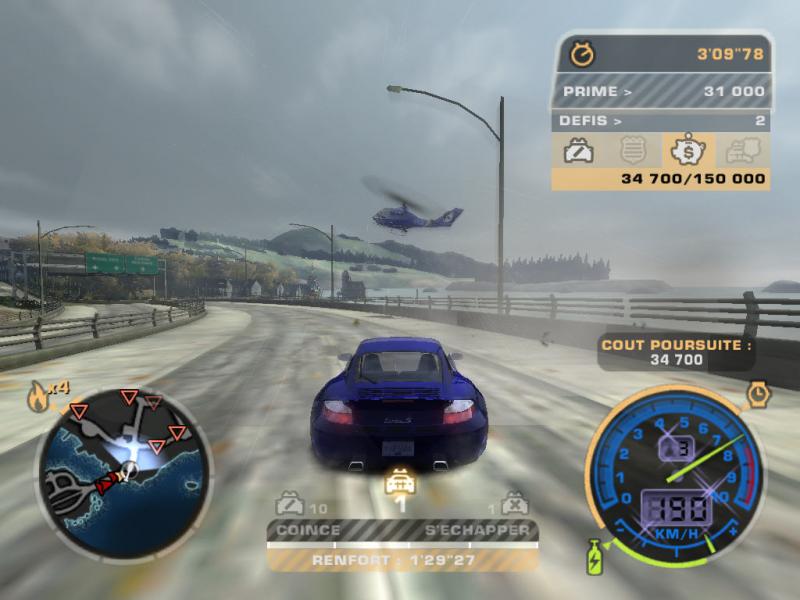Click the speedbreaker stopwatch icon above the speedometer

759,394
